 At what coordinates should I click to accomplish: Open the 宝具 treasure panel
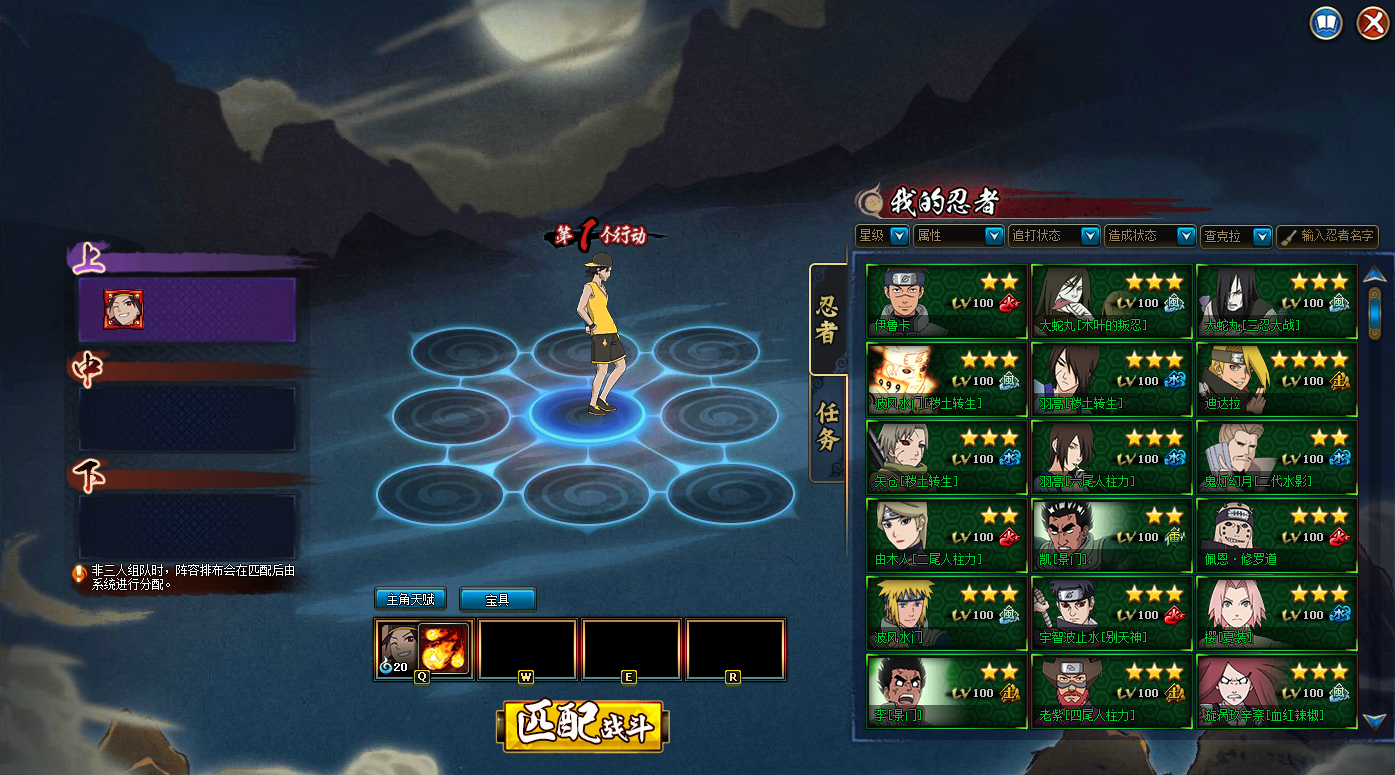(x=497, y=599)
